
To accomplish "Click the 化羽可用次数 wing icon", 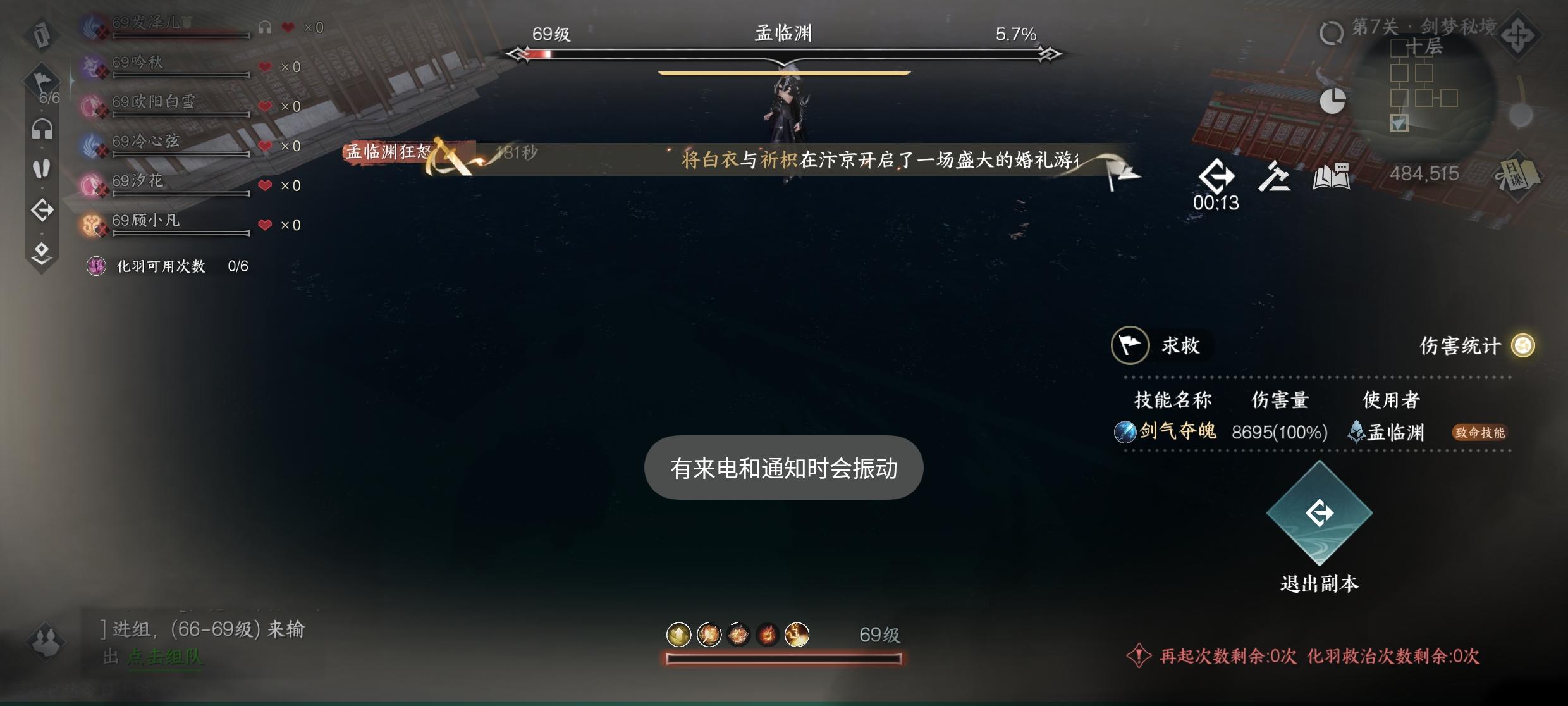I will [96, 266].
